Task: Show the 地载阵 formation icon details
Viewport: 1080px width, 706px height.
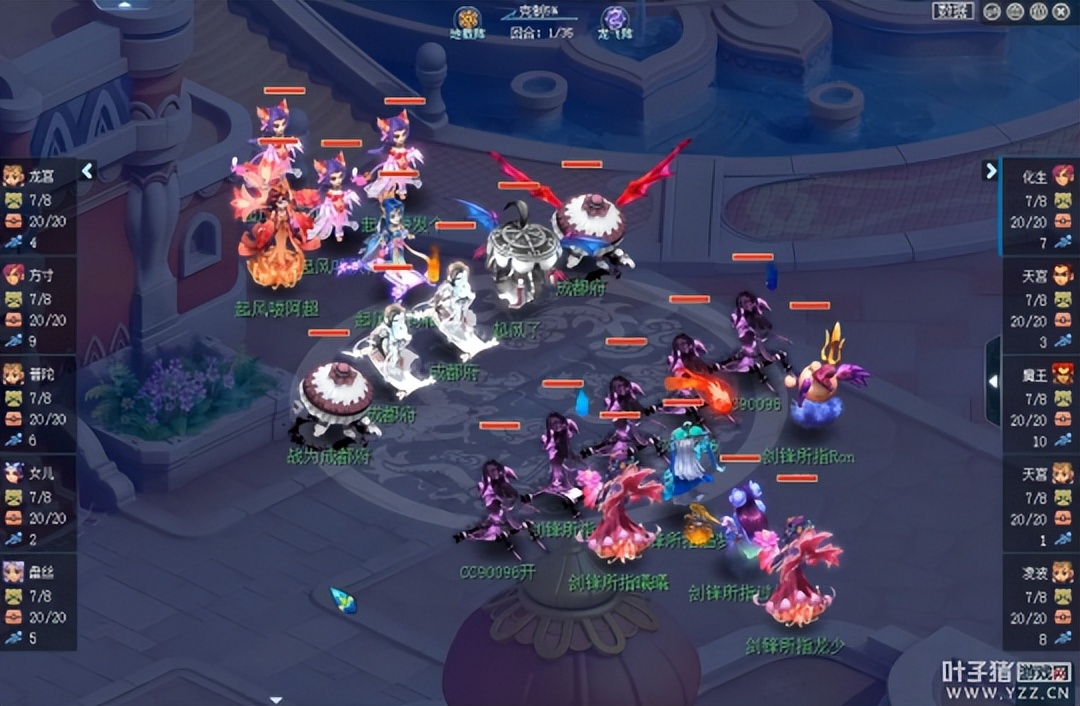Action: click(467, 18)
